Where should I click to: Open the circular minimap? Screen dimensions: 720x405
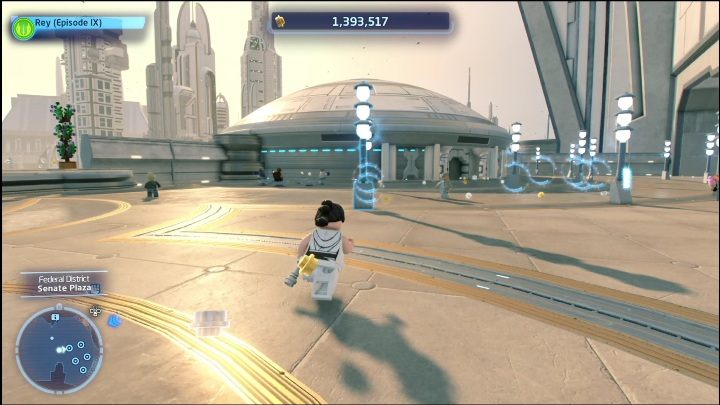pyautogui.click(x=59, y=349)
